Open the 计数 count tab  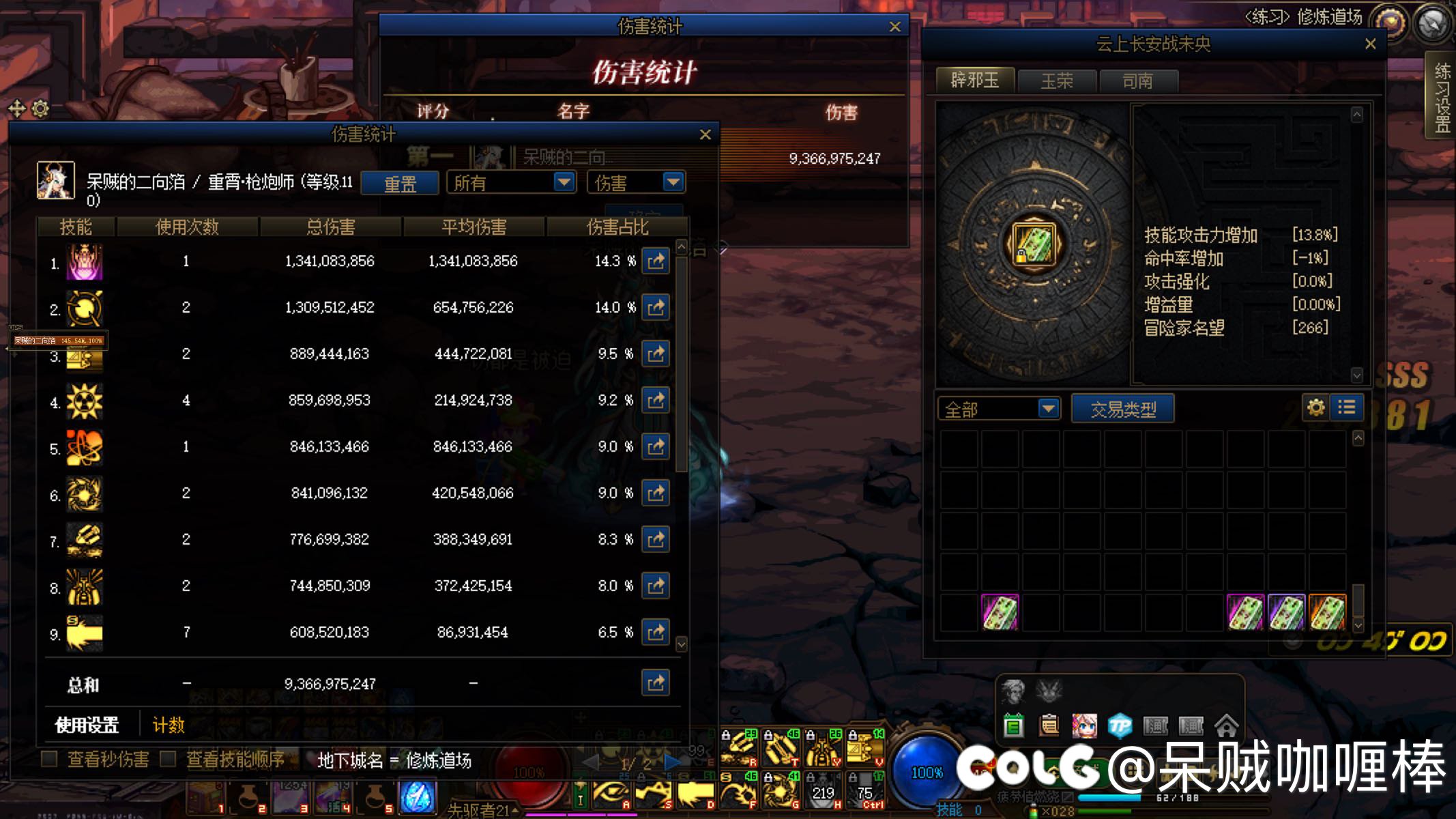click(169, 725)
